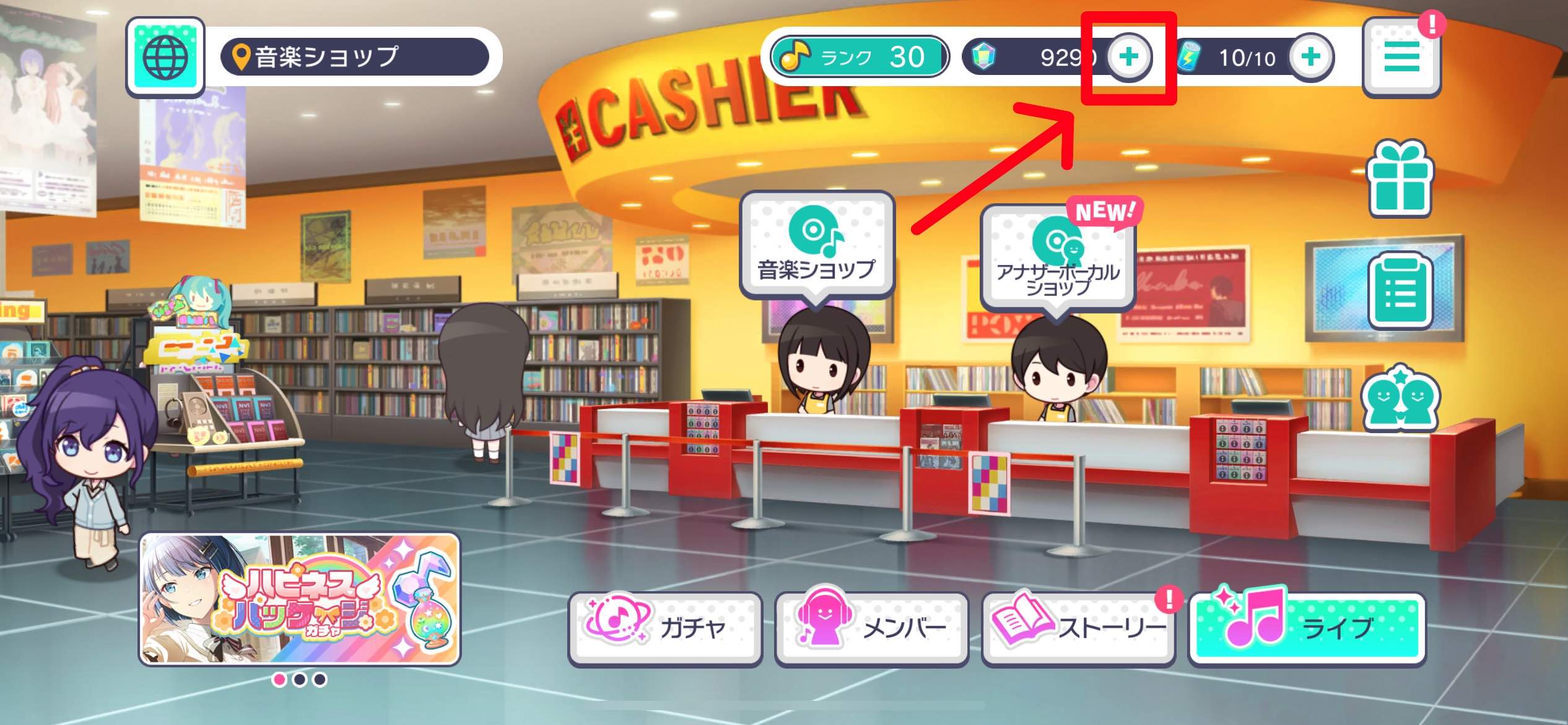Open the world/area selection globe icon
This screenshot has width=1568, height=725.
(x=165, y=56)
